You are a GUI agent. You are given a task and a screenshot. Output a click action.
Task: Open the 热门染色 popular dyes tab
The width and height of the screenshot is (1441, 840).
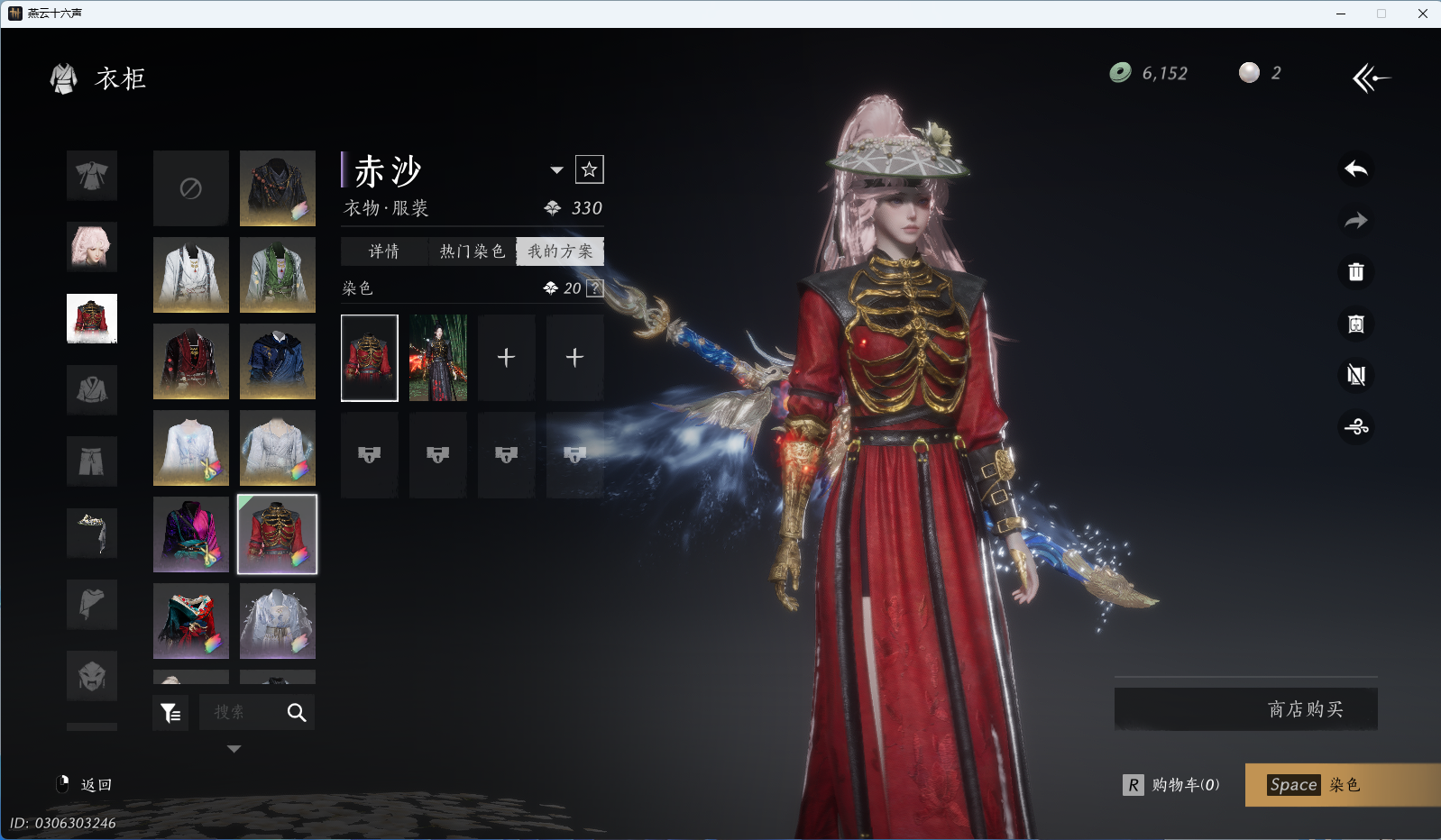pos(472,251)
